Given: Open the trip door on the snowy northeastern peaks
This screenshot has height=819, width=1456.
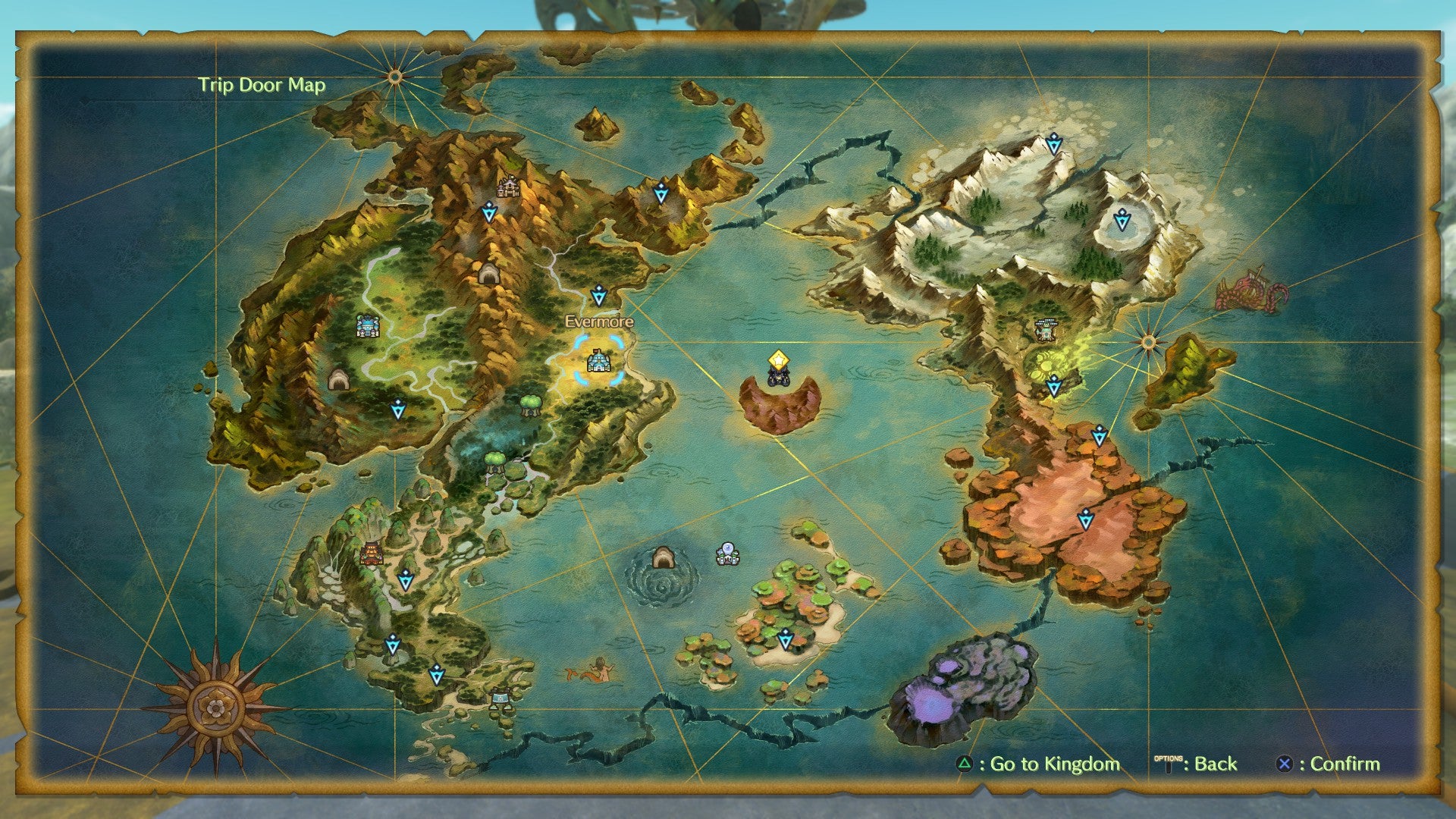Looking at the screenshot, I should tap(1054, 144).
